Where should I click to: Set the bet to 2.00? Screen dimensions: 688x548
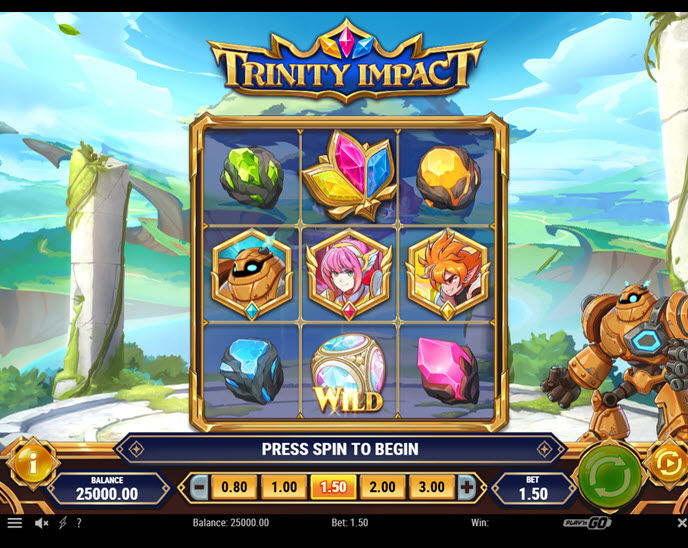pos(382,488)
